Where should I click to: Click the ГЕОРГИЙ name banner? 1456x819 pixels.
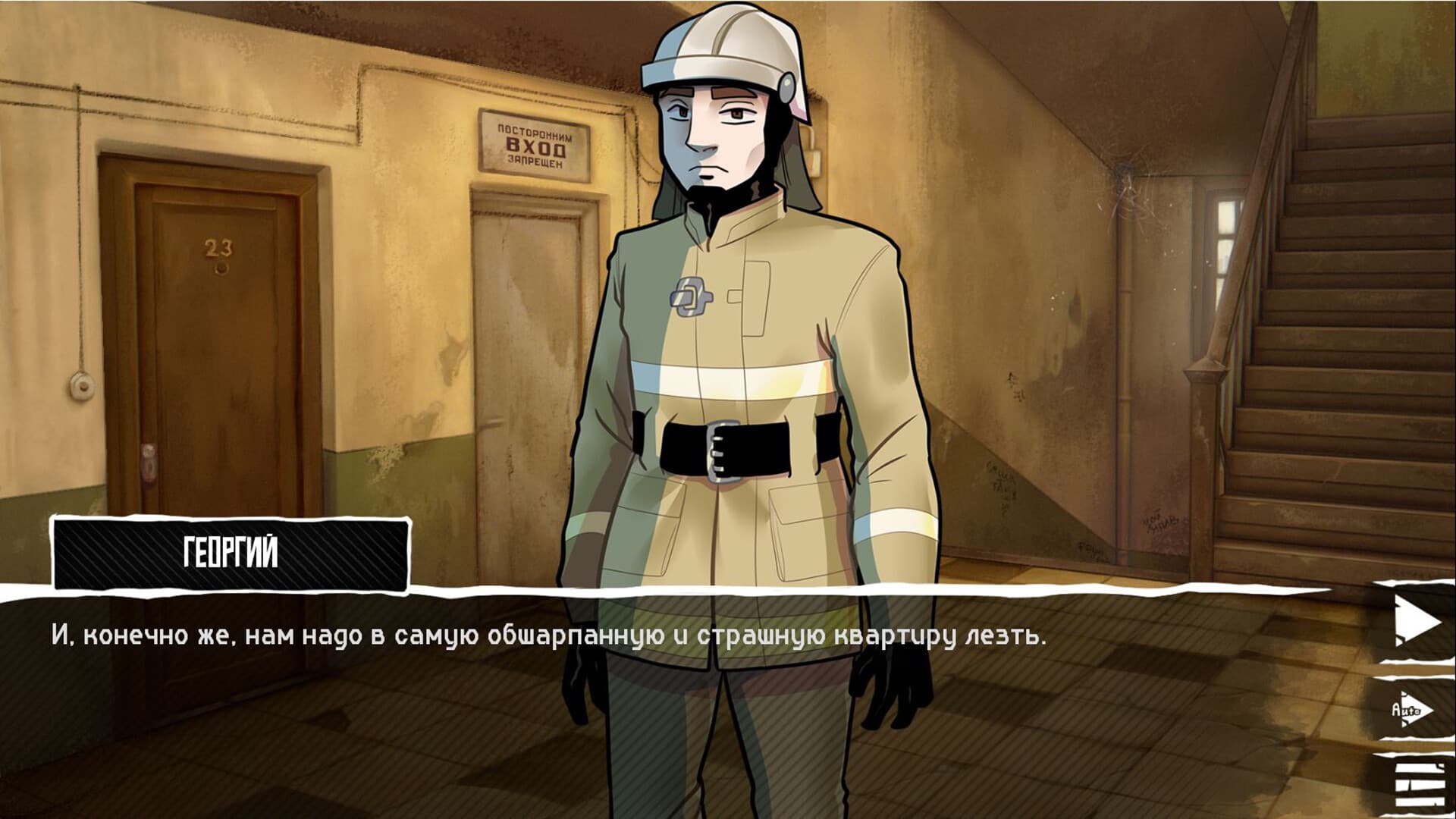[227, 551]
